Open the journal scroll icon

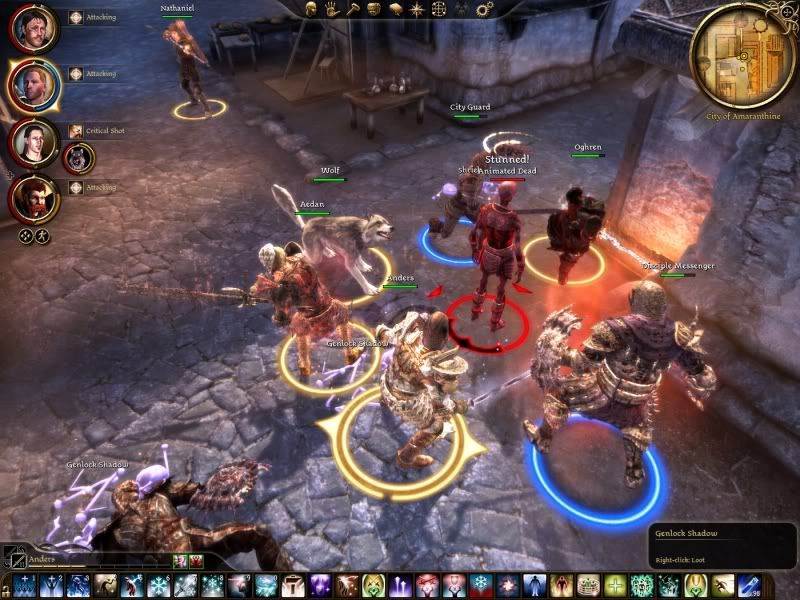395,8
